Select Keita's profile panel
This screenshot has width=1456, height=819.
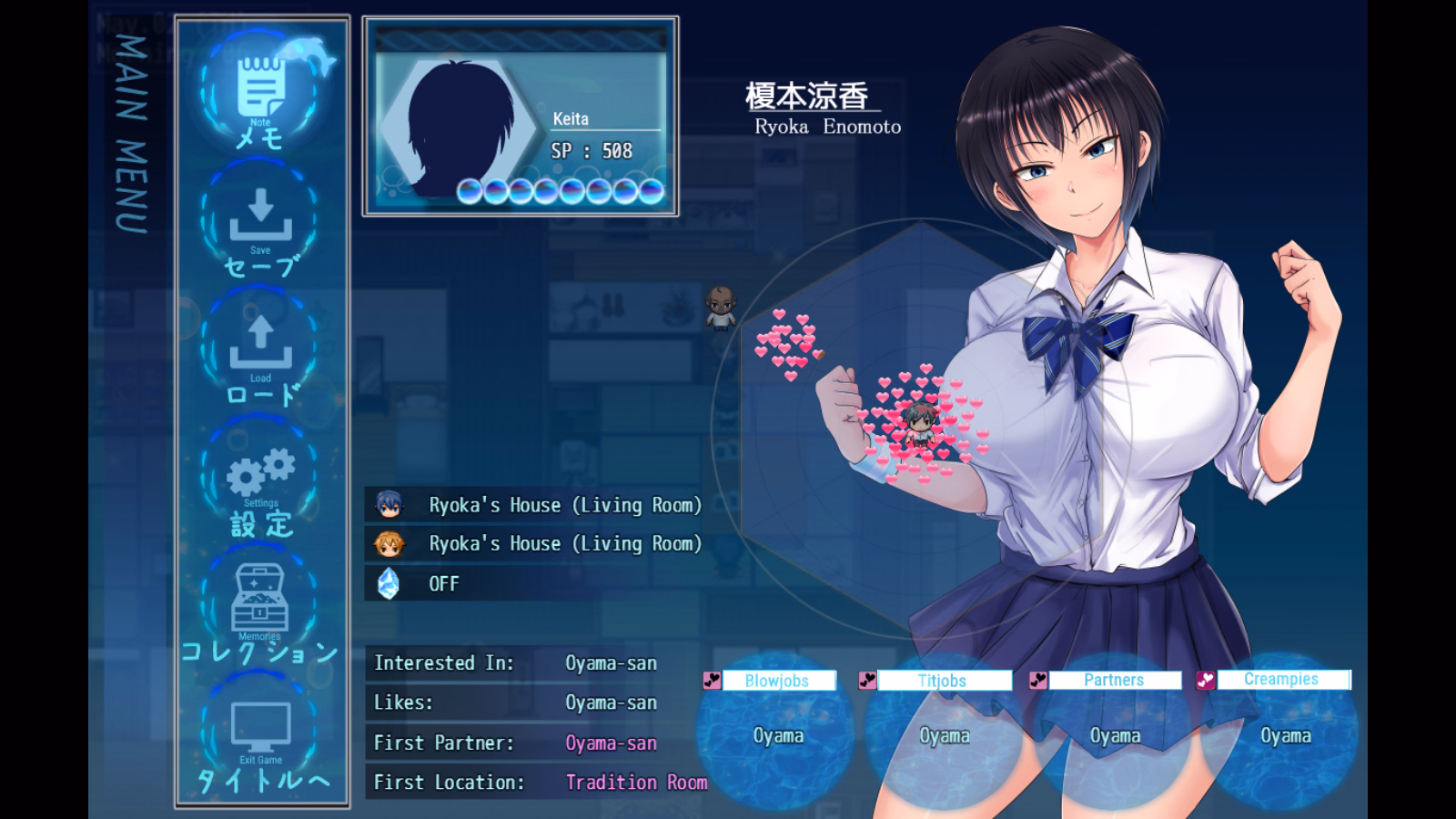(x=521, y=116)
